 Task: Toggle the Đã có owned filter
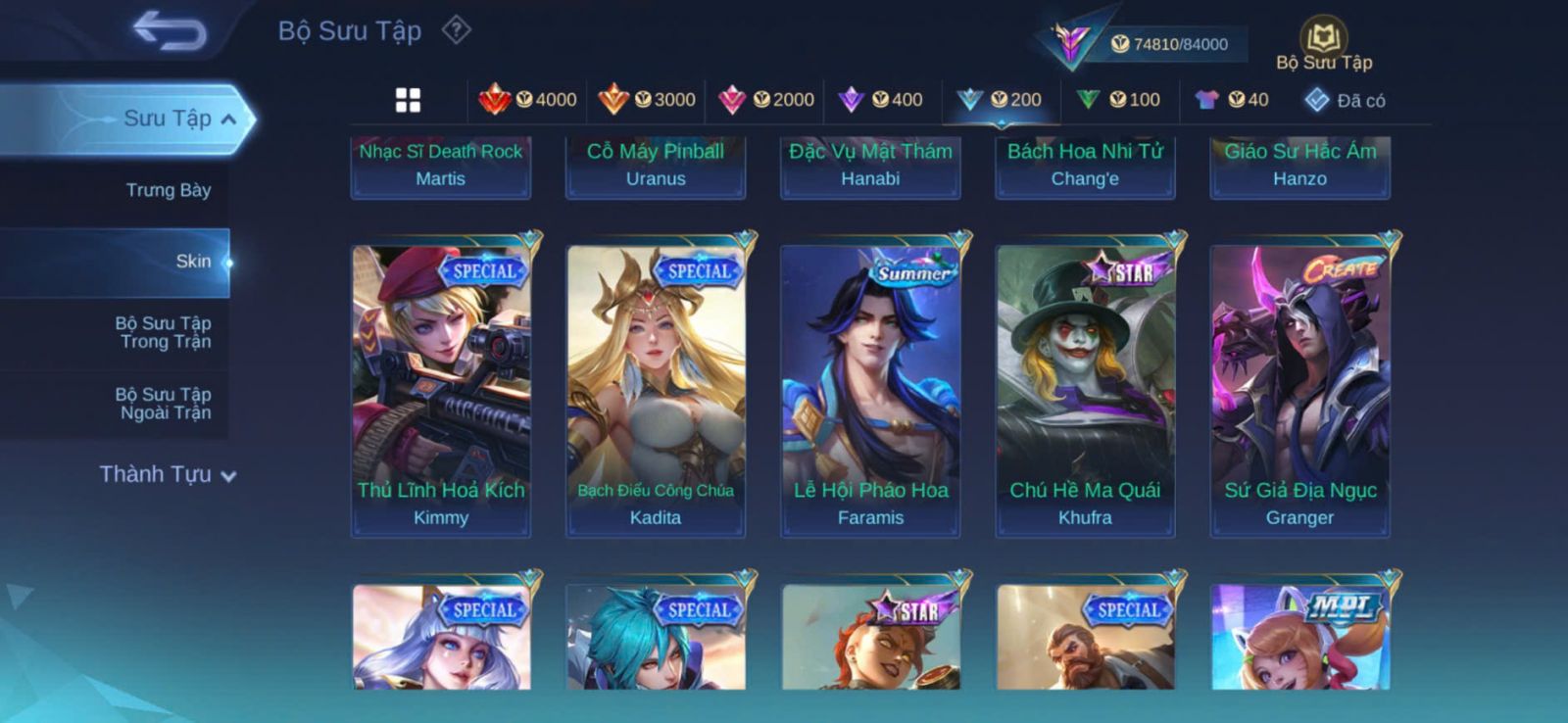tap(1345, 100)
